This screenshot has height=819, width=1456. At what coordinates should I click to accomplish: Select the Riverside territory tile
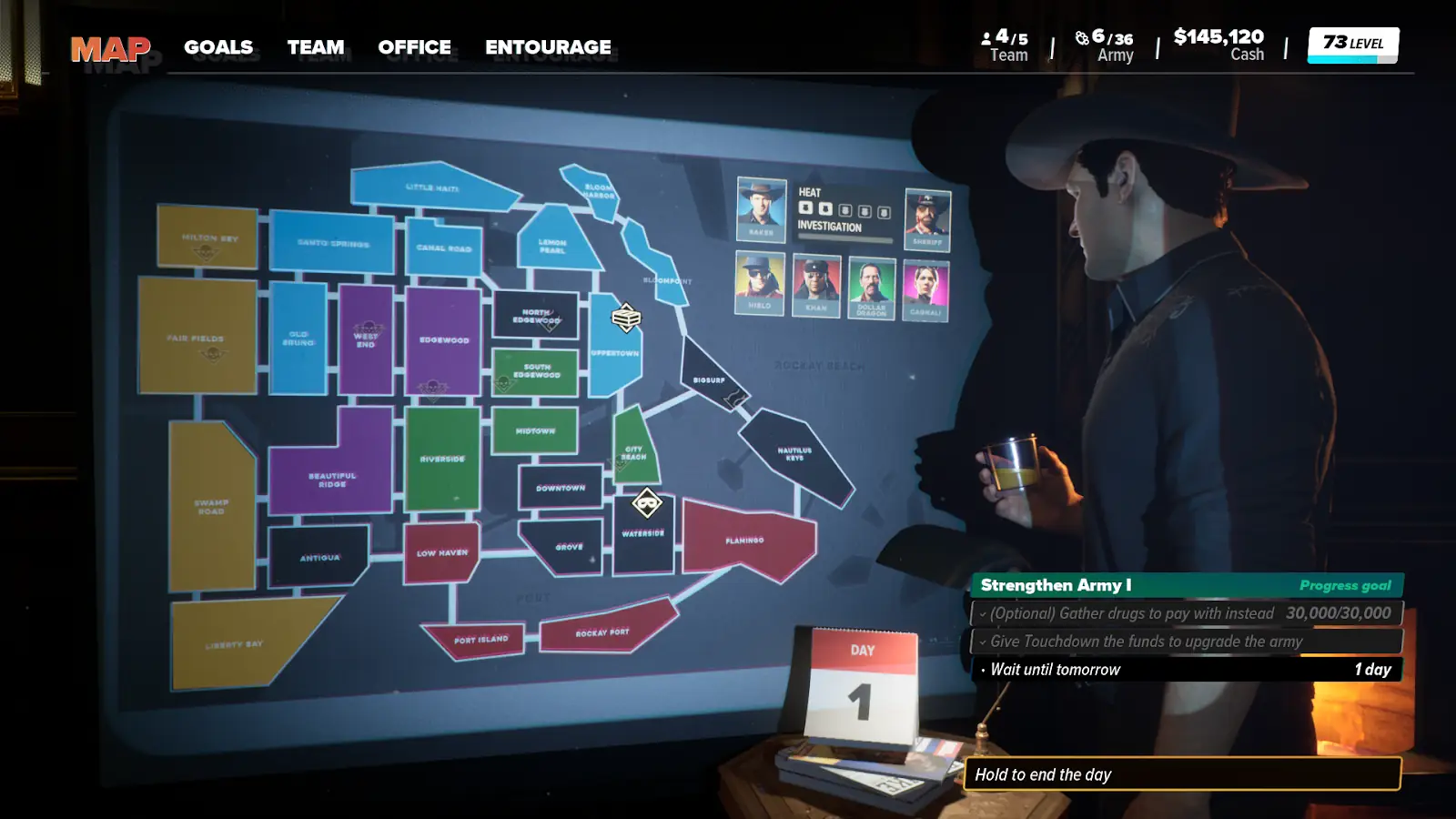point(442,458)
